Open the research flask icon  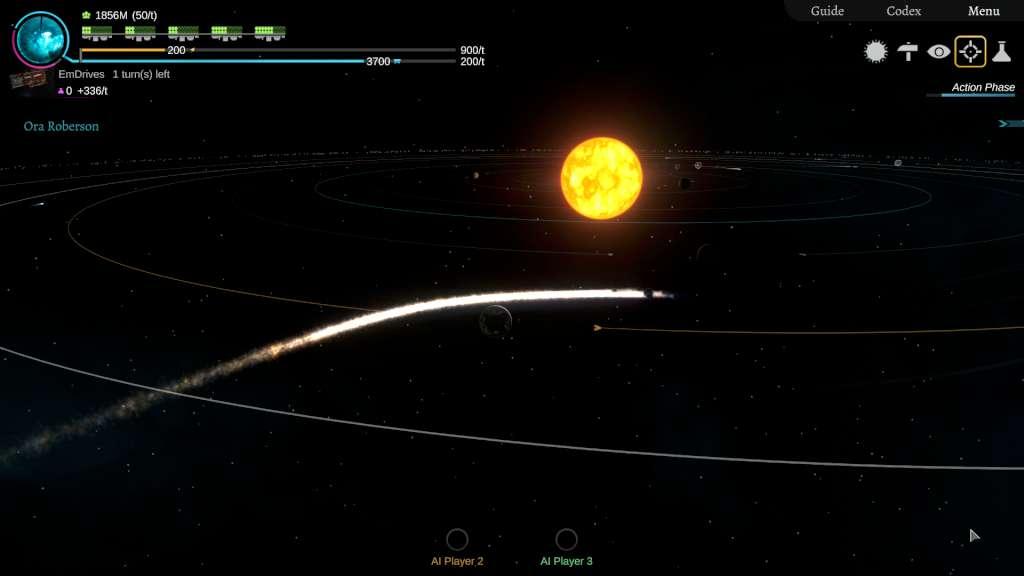pyautogui.click(x=1001, y=52)
